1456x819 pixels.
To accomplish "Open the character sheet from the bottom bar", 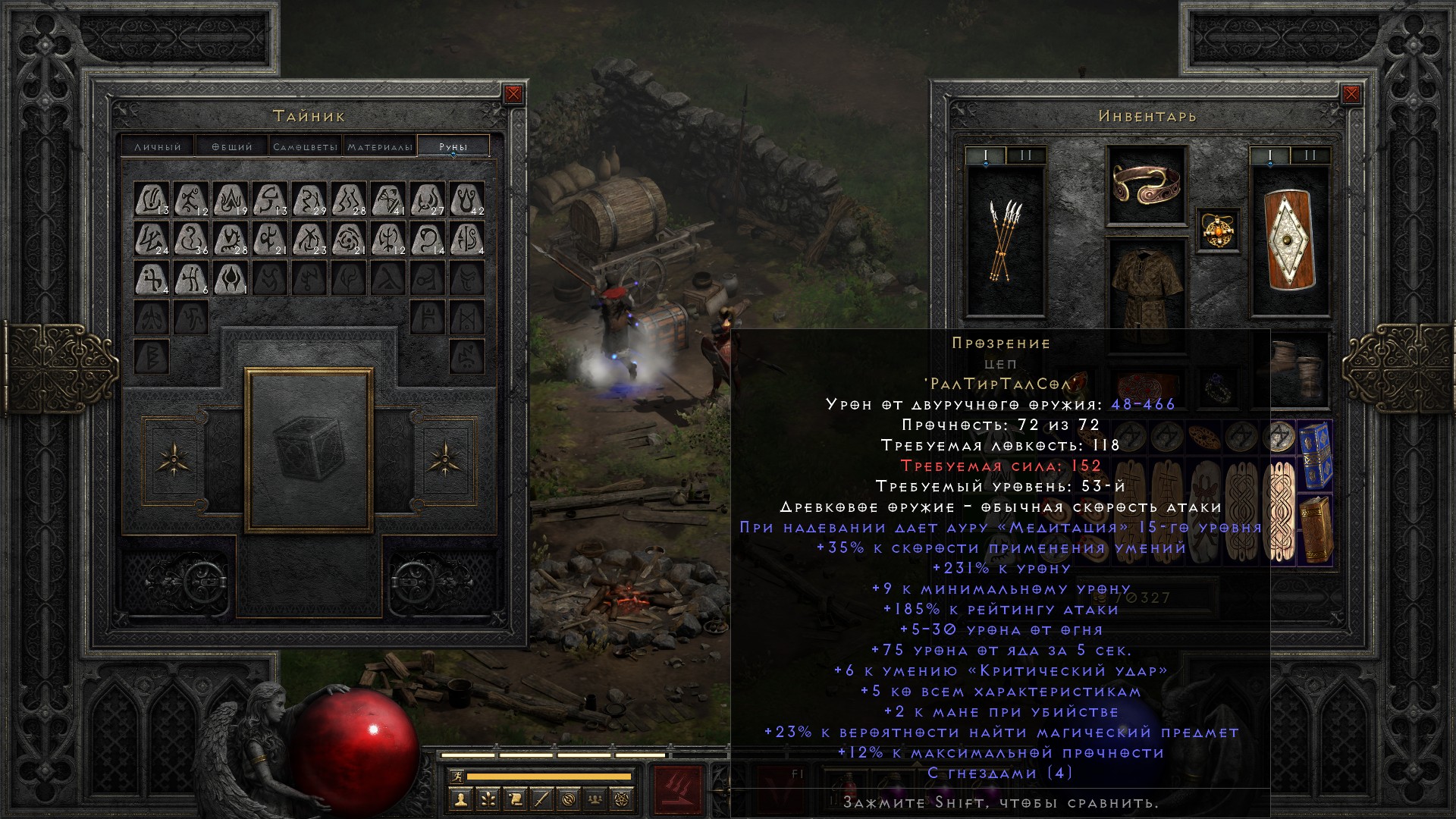I will pyautogui.click(x=460, y=799).
